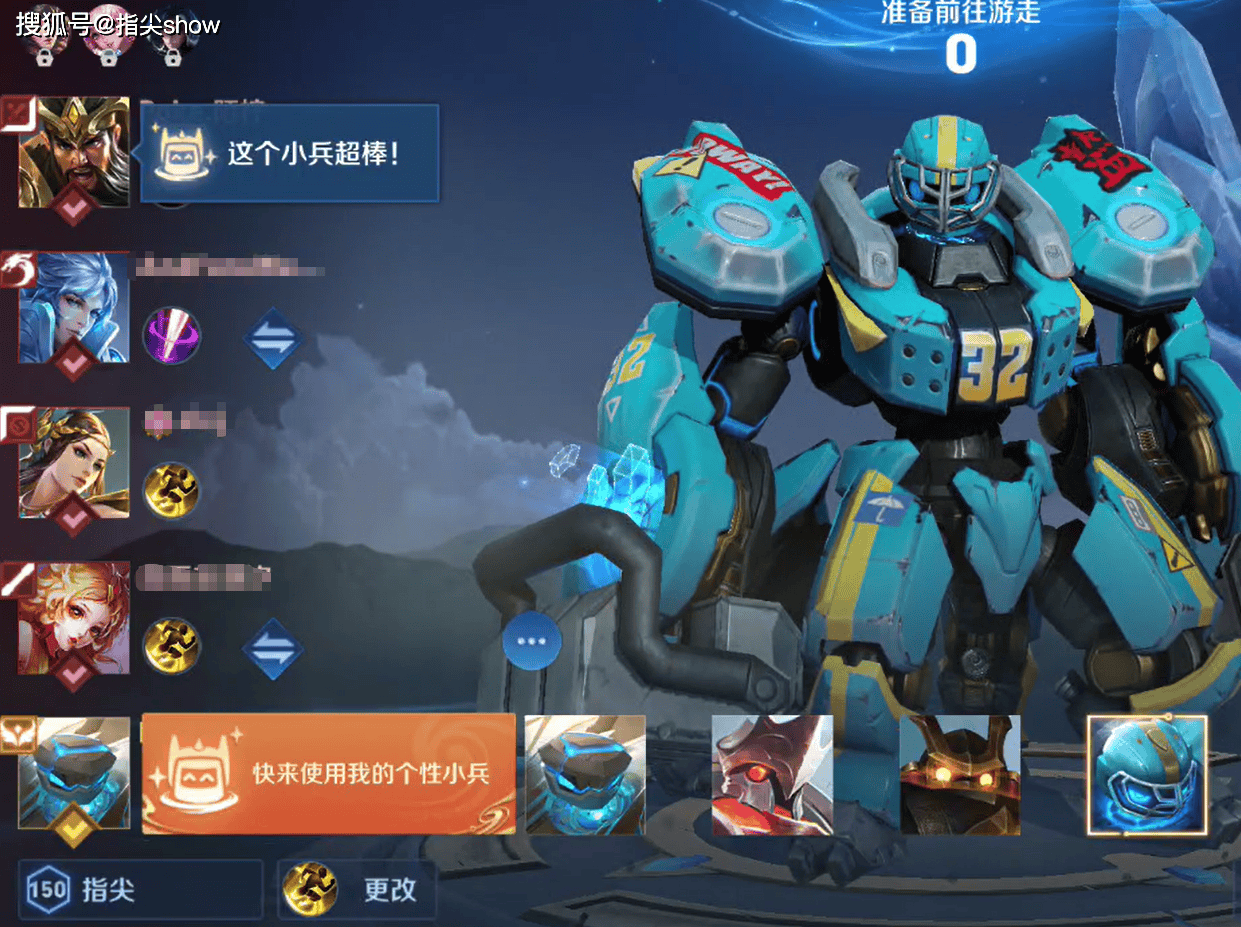Tap spell icon beside the golden-crowned heroine
Image resolution: width=1241 pixels, height=927 pixels.
(172, 490)
